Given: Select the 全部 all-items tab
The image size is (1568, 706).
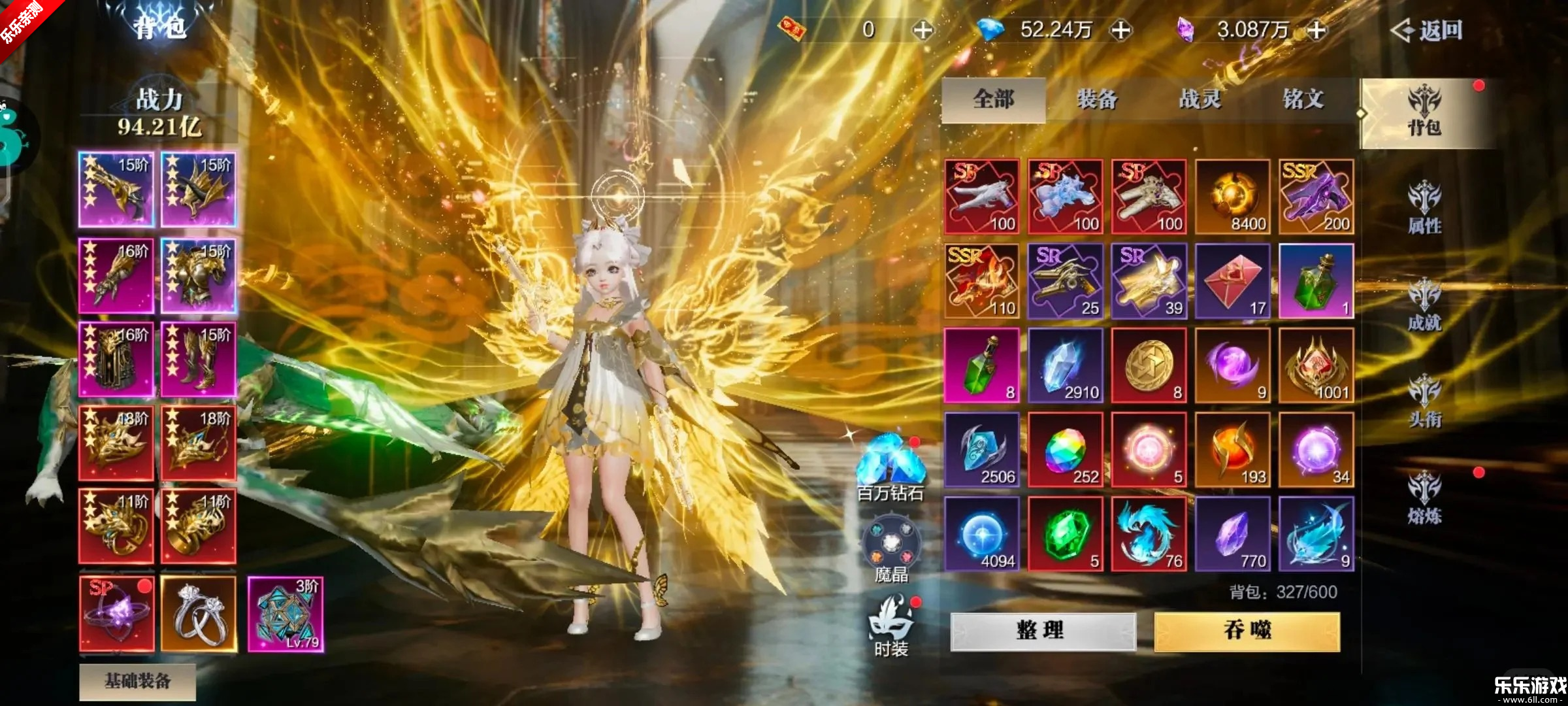Looking at the screenshot, I should (x=994, y=99).
